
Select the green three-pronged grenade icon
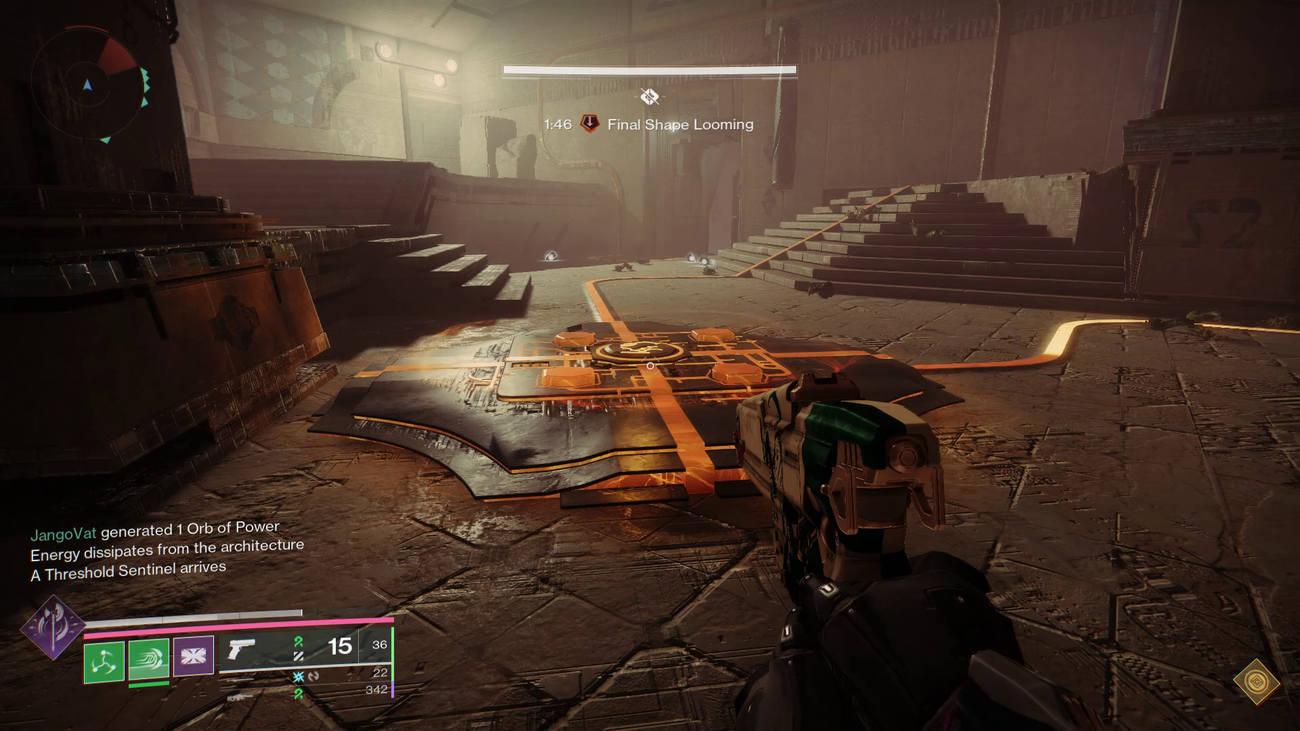(103, 661)
